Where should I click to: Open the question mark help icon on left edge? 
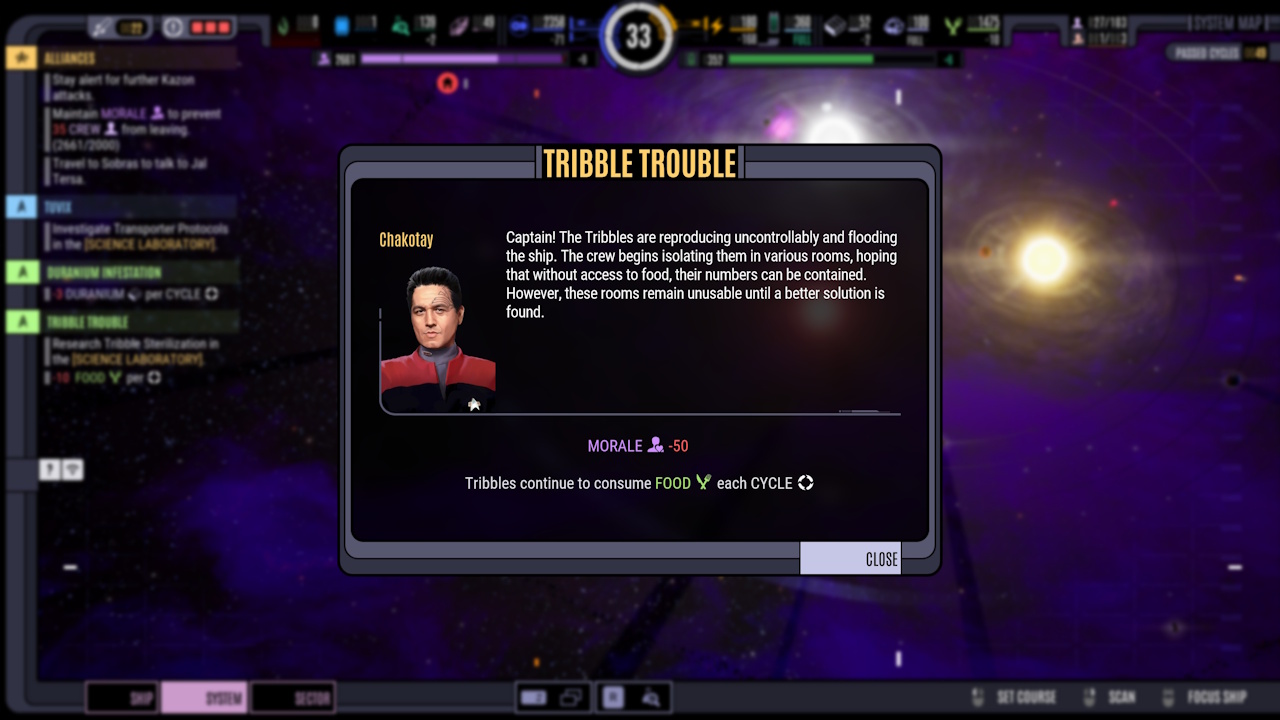tap(47, 469)
